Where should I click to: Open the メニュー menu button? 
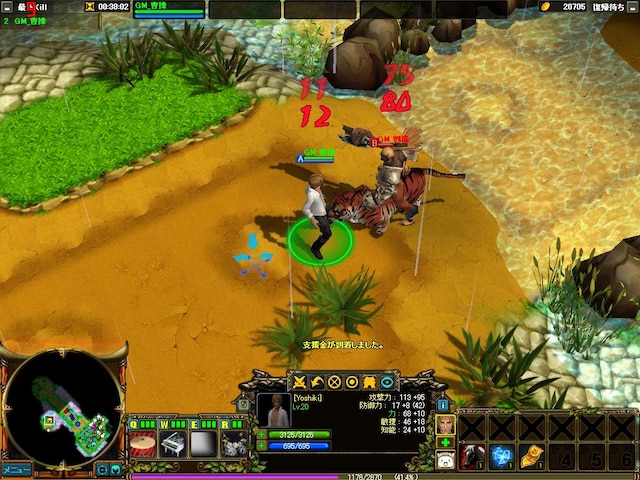click(x=16, y=469)
